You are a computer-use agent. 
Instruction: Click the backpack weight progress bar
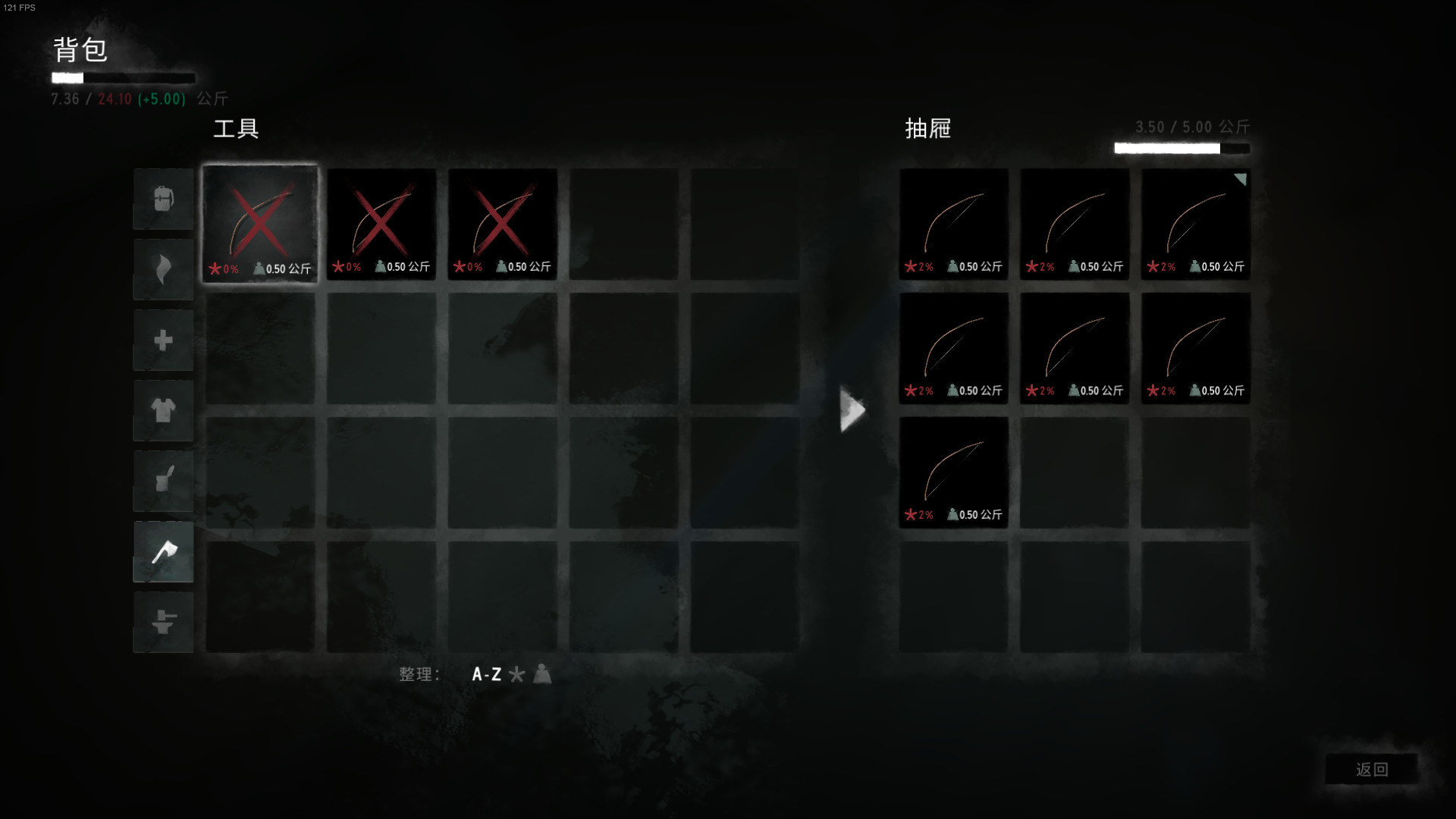coord(123,77)
